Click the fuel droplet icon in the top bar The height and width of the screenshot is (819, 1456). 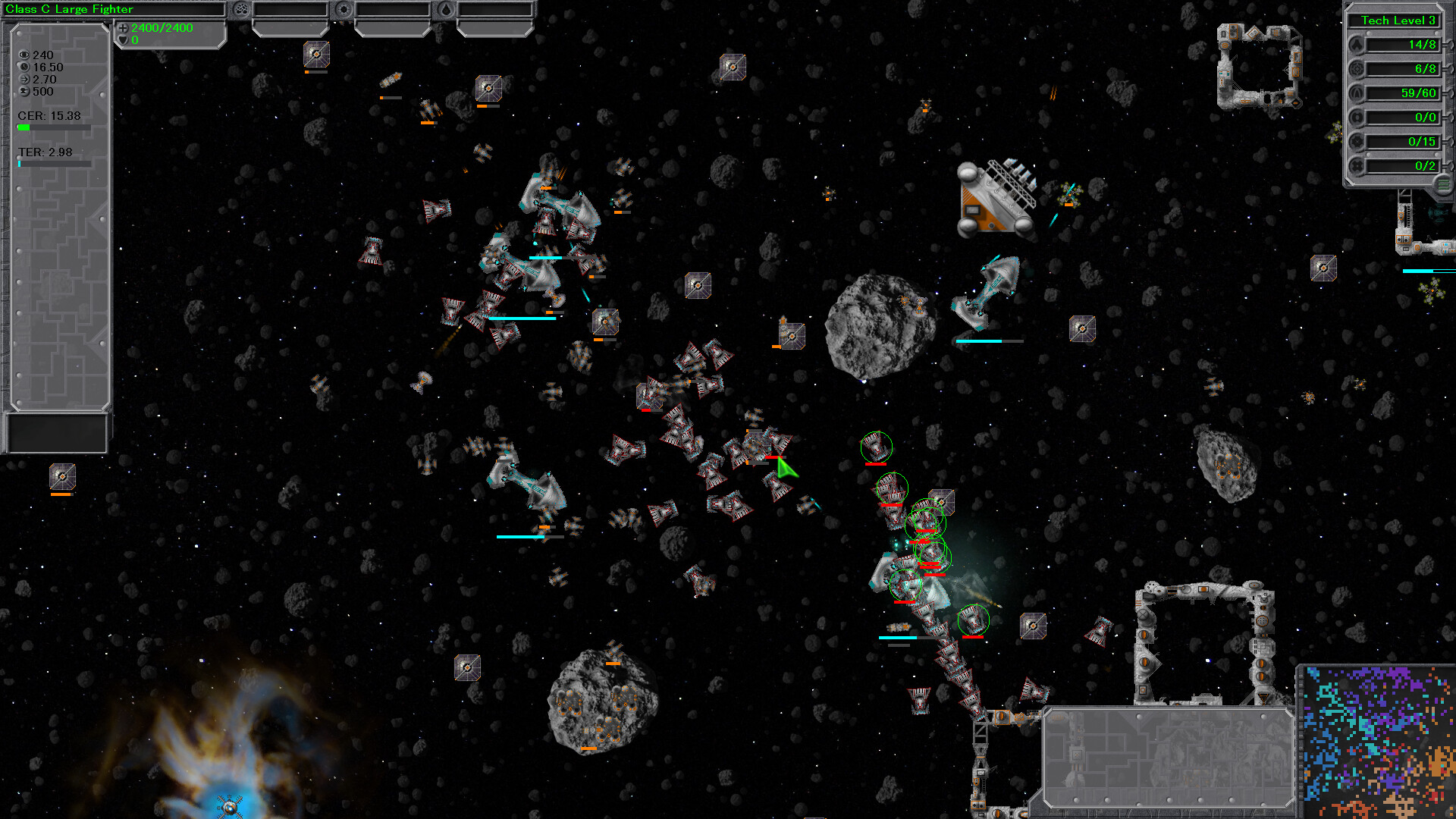(447, 9)
